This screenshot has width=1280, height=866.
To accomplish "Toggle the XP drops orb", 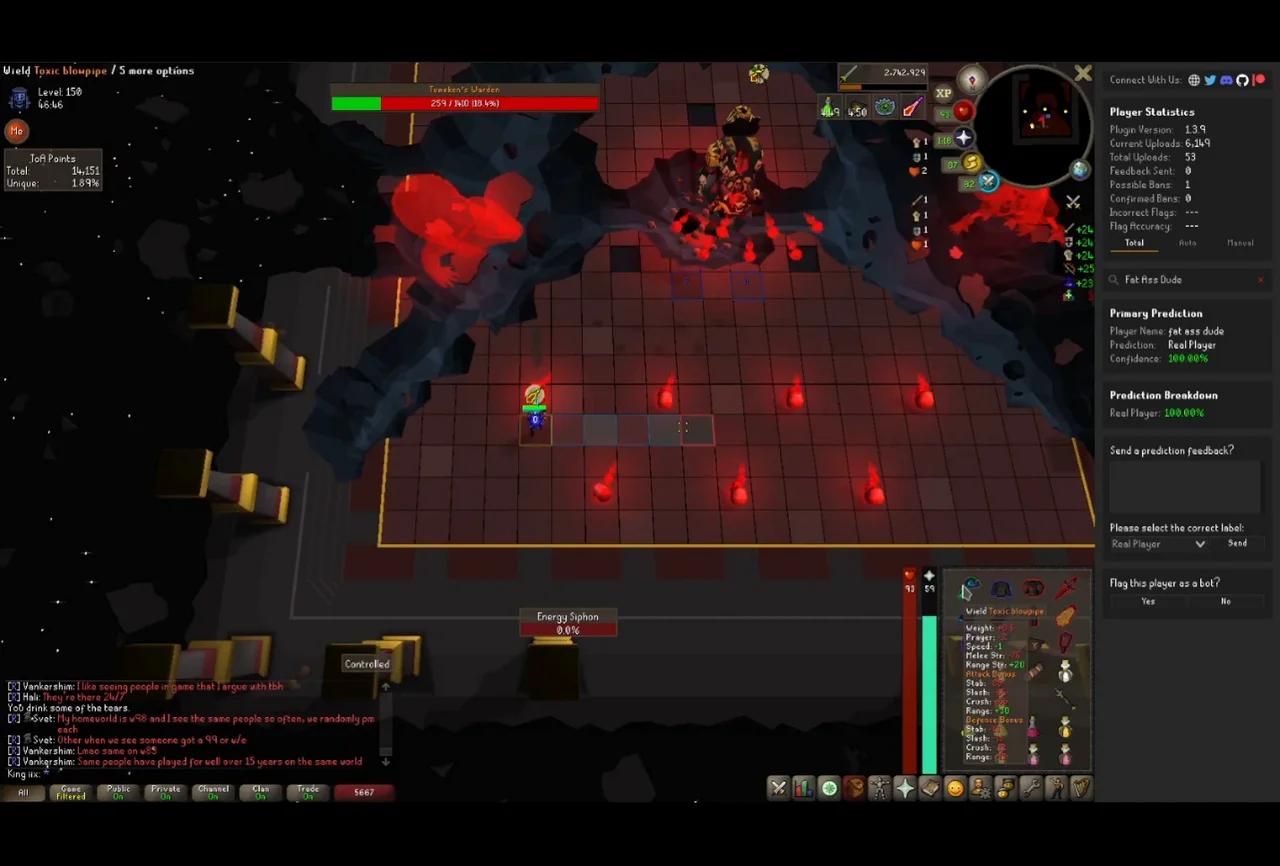I will coord(943,93).
